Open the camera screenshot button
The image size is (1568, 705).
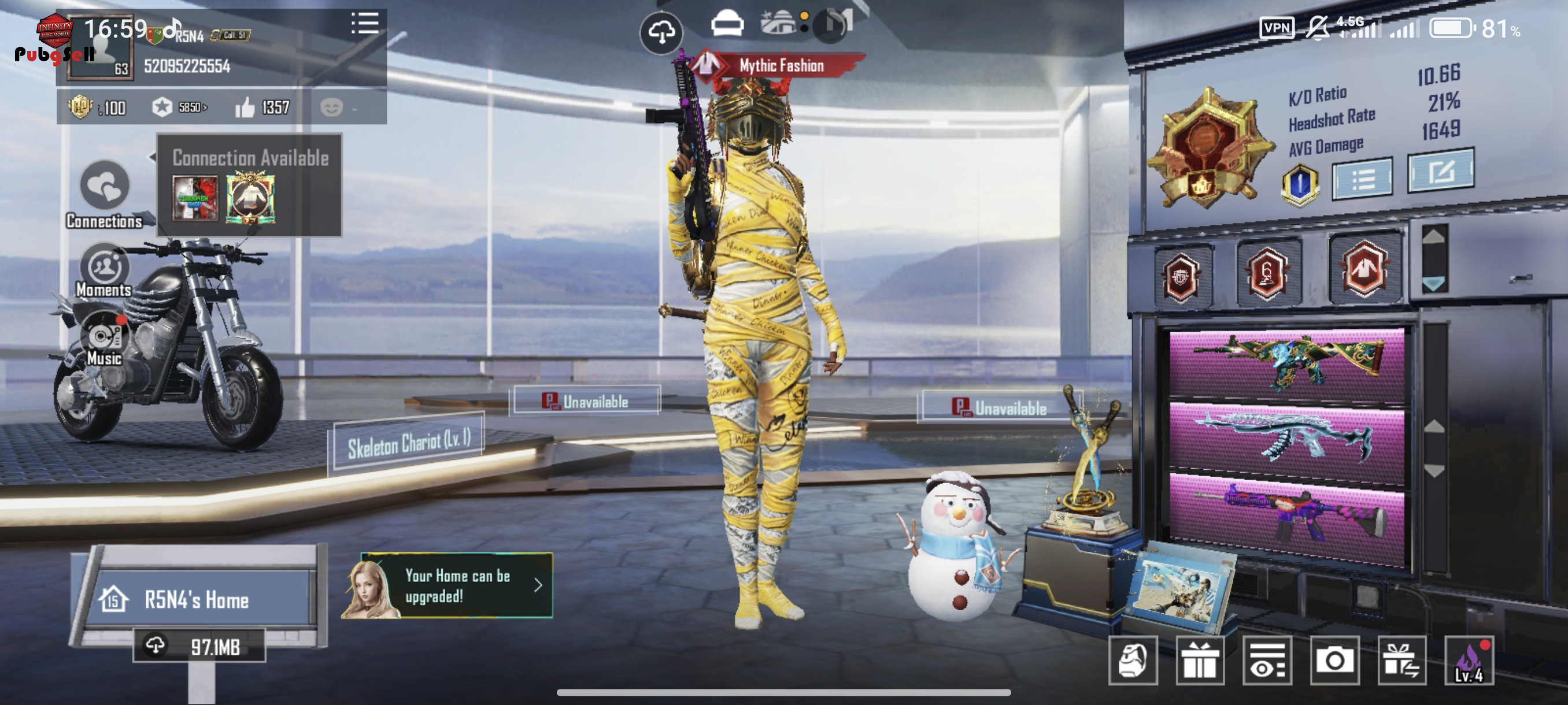pyautogui.click(x=1334, y=661)
